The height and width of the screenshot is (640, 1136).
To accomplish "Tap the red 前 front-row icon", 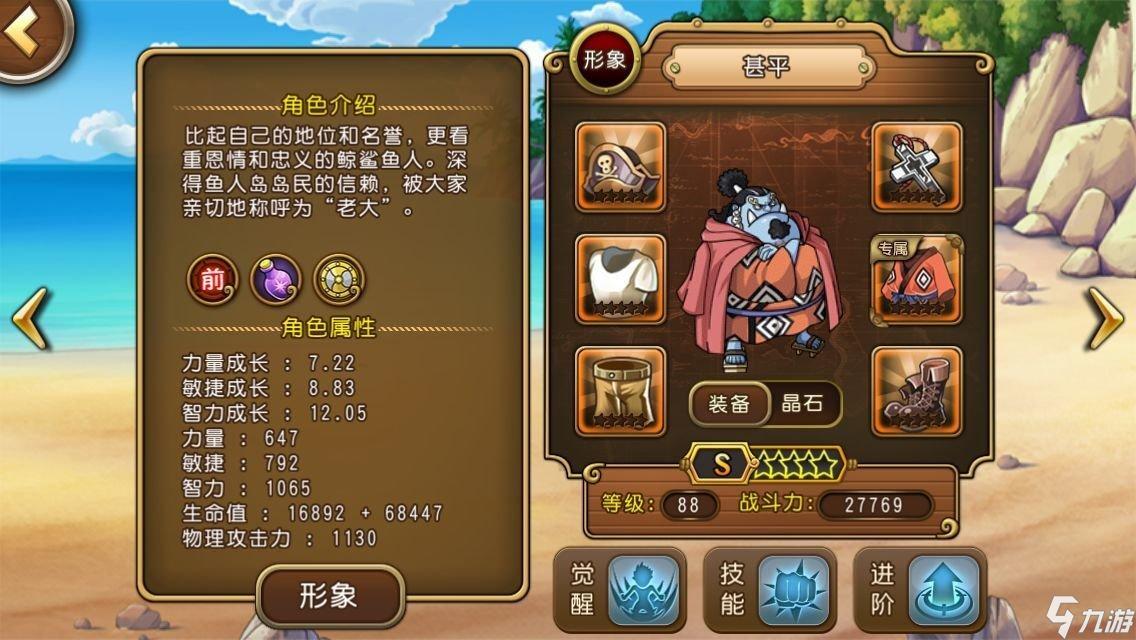I will point(213,279).
